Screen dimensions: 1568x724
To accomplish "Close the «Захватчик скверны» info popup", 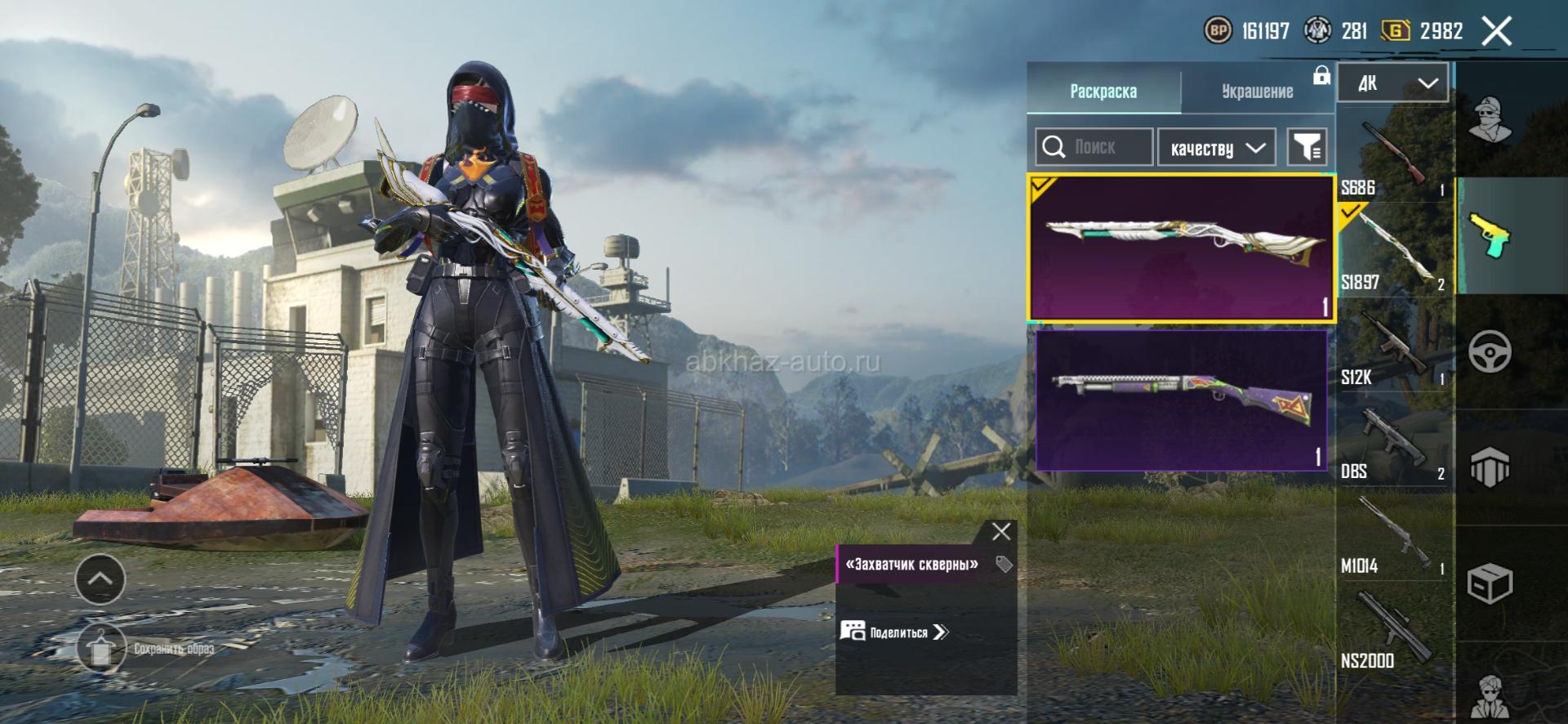I will [x=1001, y=532].
